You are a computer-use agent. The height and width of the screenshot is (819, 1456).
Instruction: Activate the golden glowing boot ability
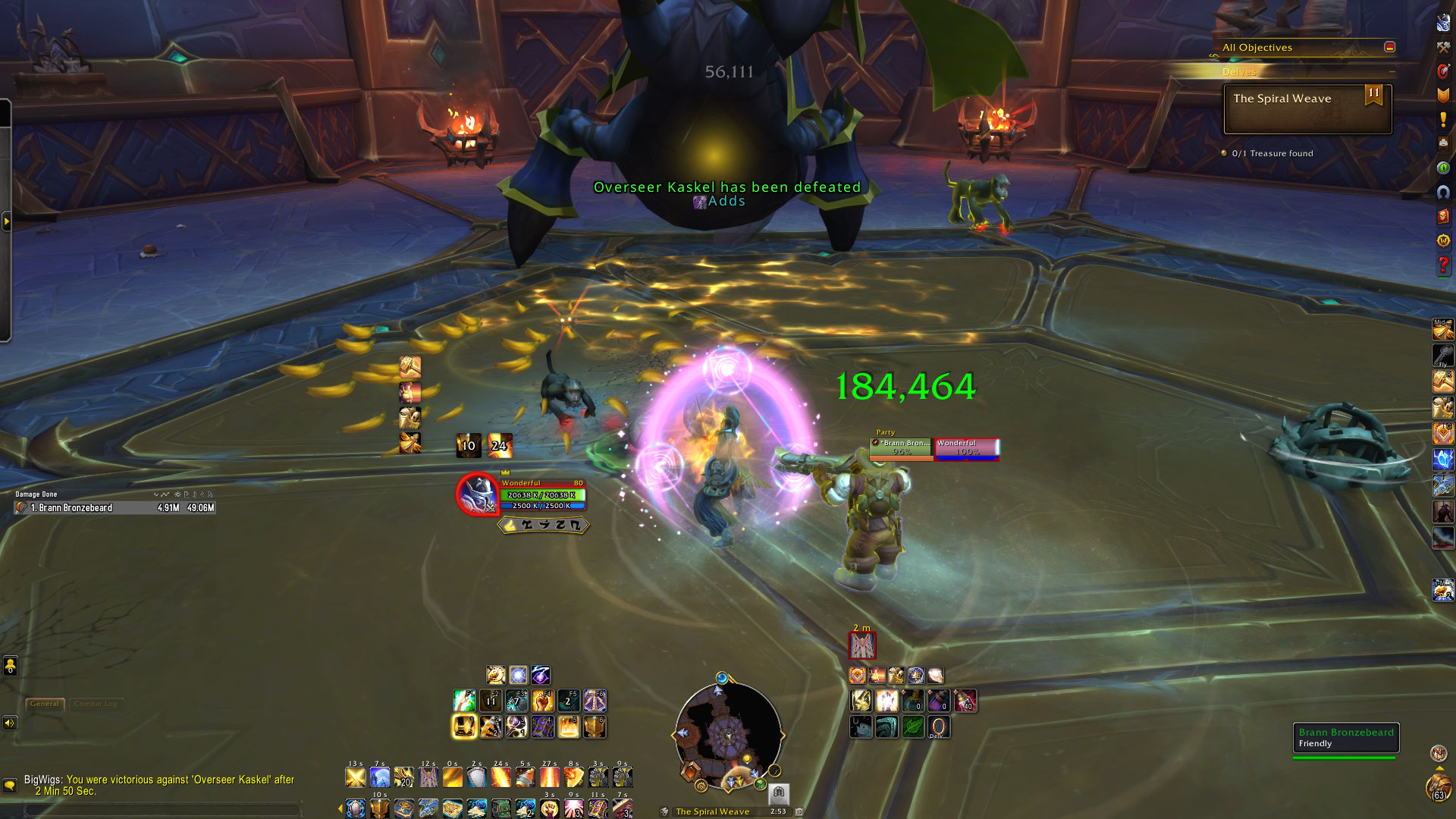click(465, 726)
